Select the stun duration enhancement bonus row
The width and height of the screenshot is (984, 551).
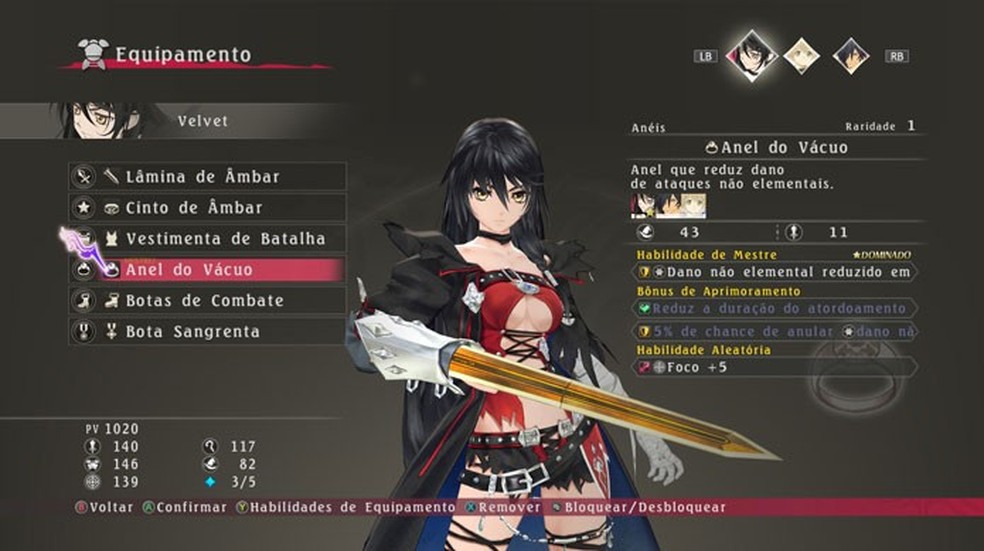tap(775, 309)
